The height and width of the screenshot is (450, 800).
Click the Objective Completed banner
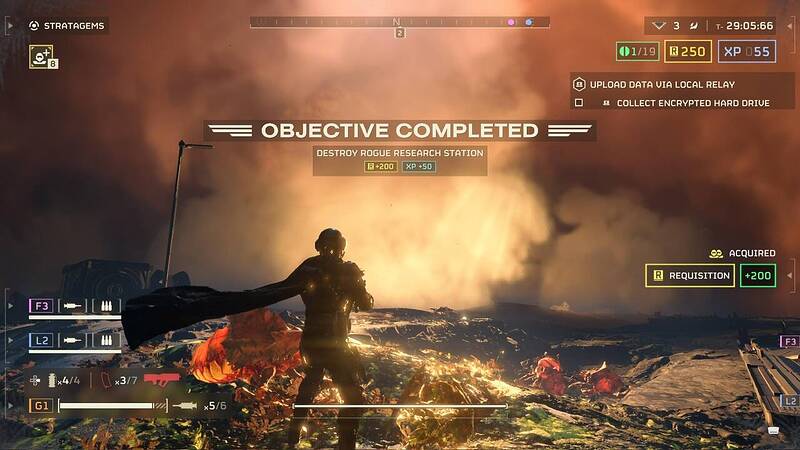(399, 130)
